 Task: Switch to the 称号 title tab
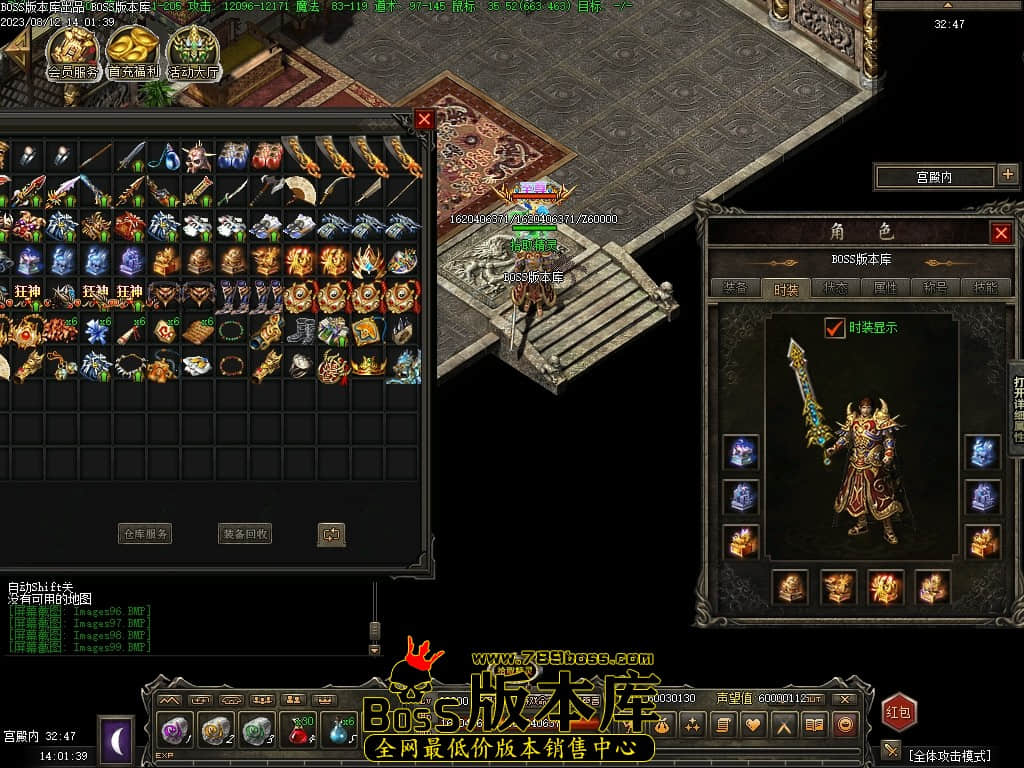pos(935,288)
